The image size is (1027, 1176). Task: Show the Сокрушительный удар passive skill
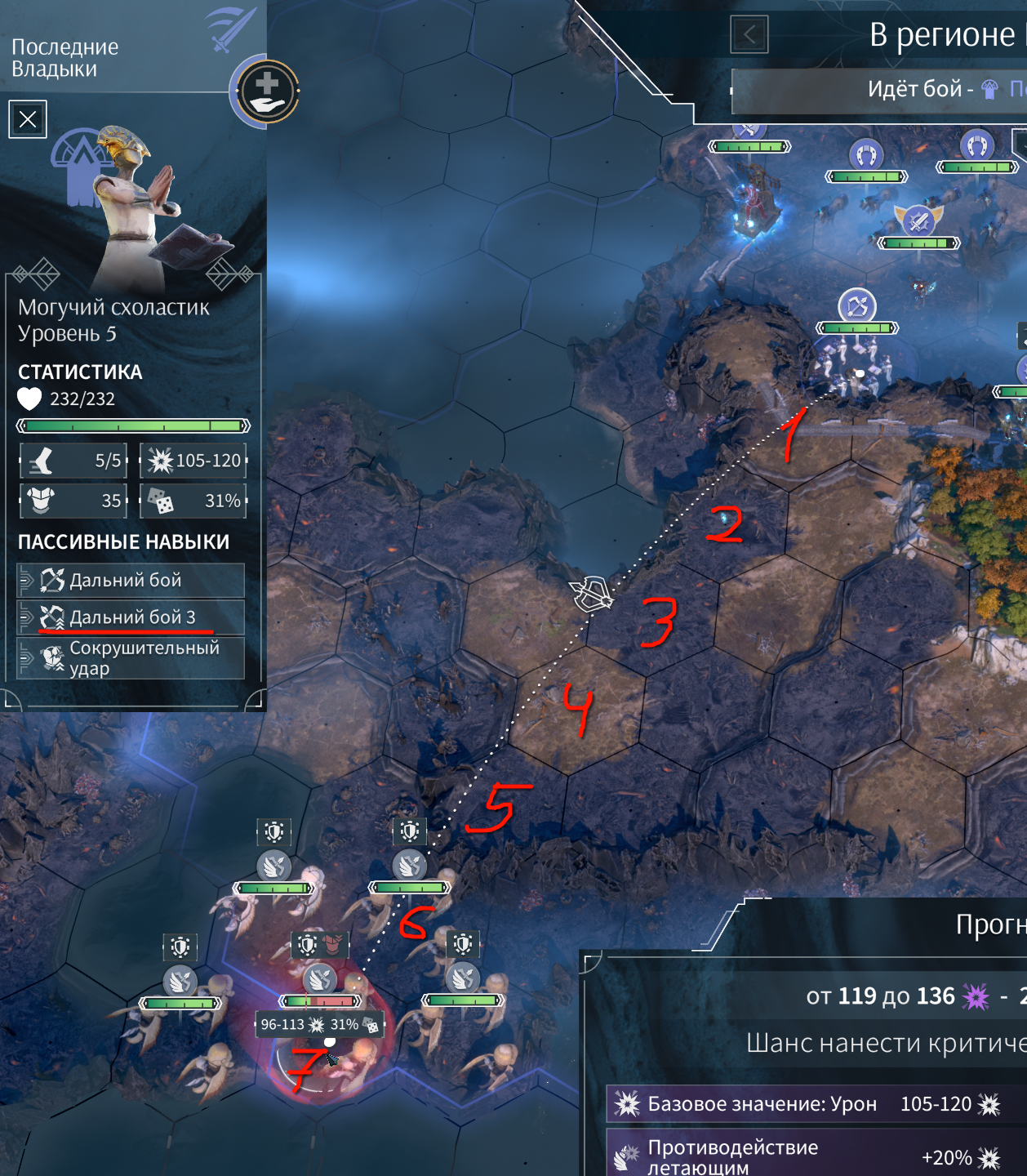(x=131, y=658)
